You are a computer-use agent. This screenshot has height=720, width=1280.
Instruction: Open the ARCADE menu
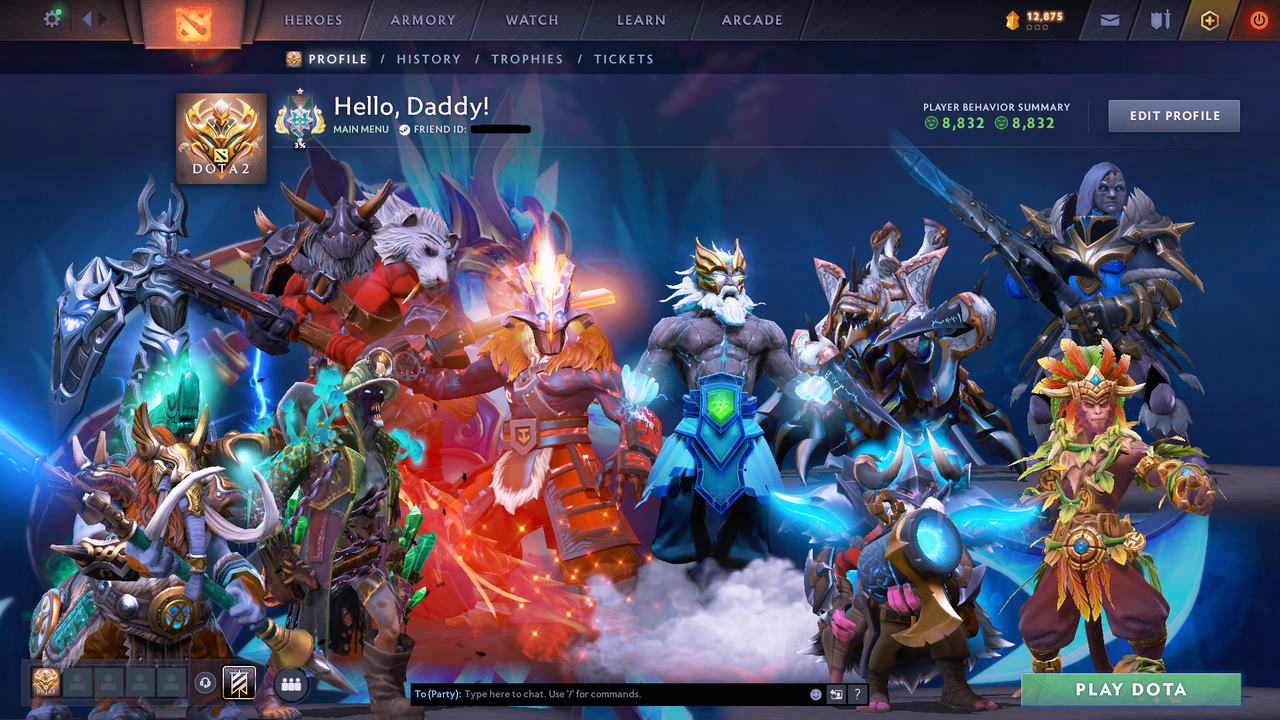click(x=751, y=19)
